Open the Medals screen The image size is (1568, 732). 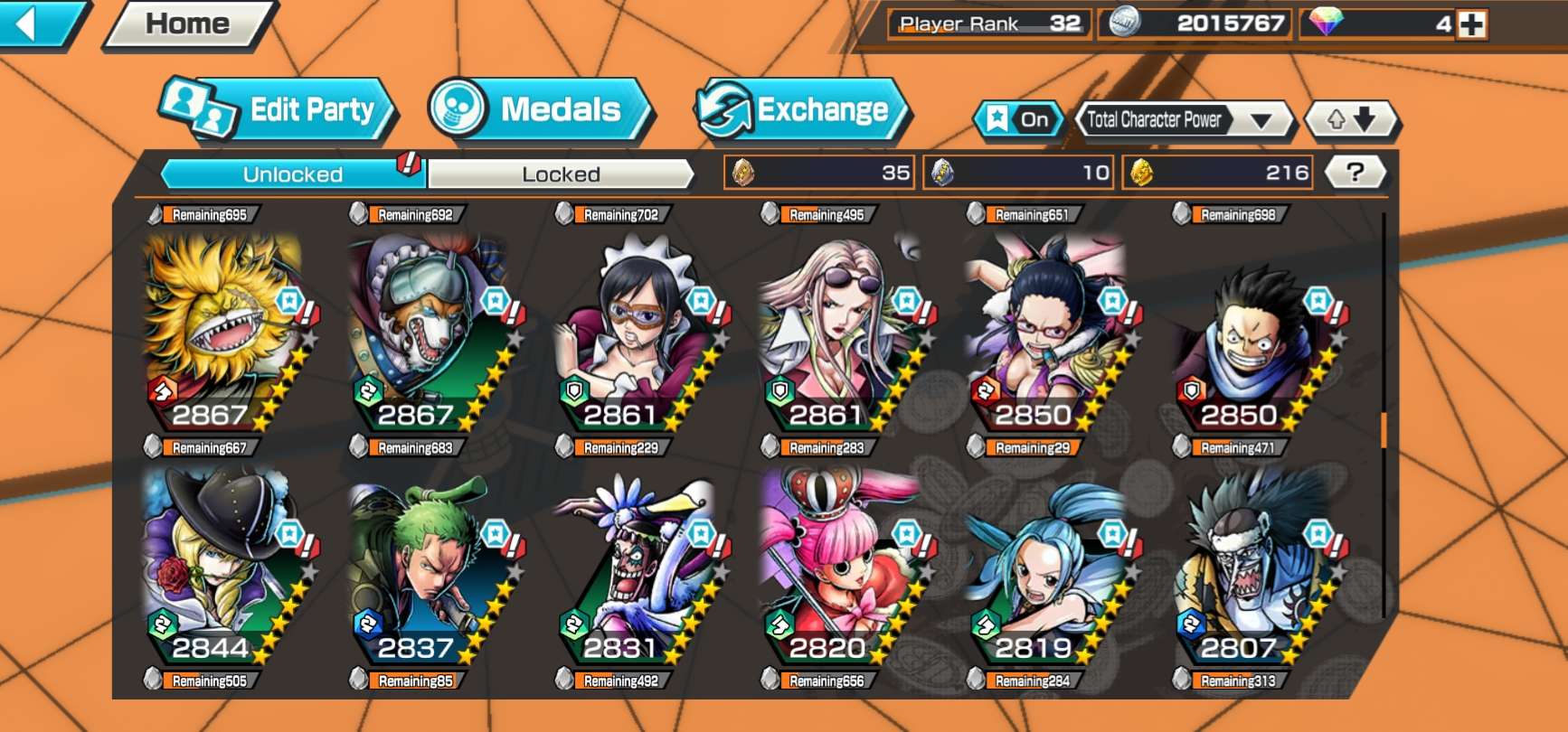click(540, 109)
